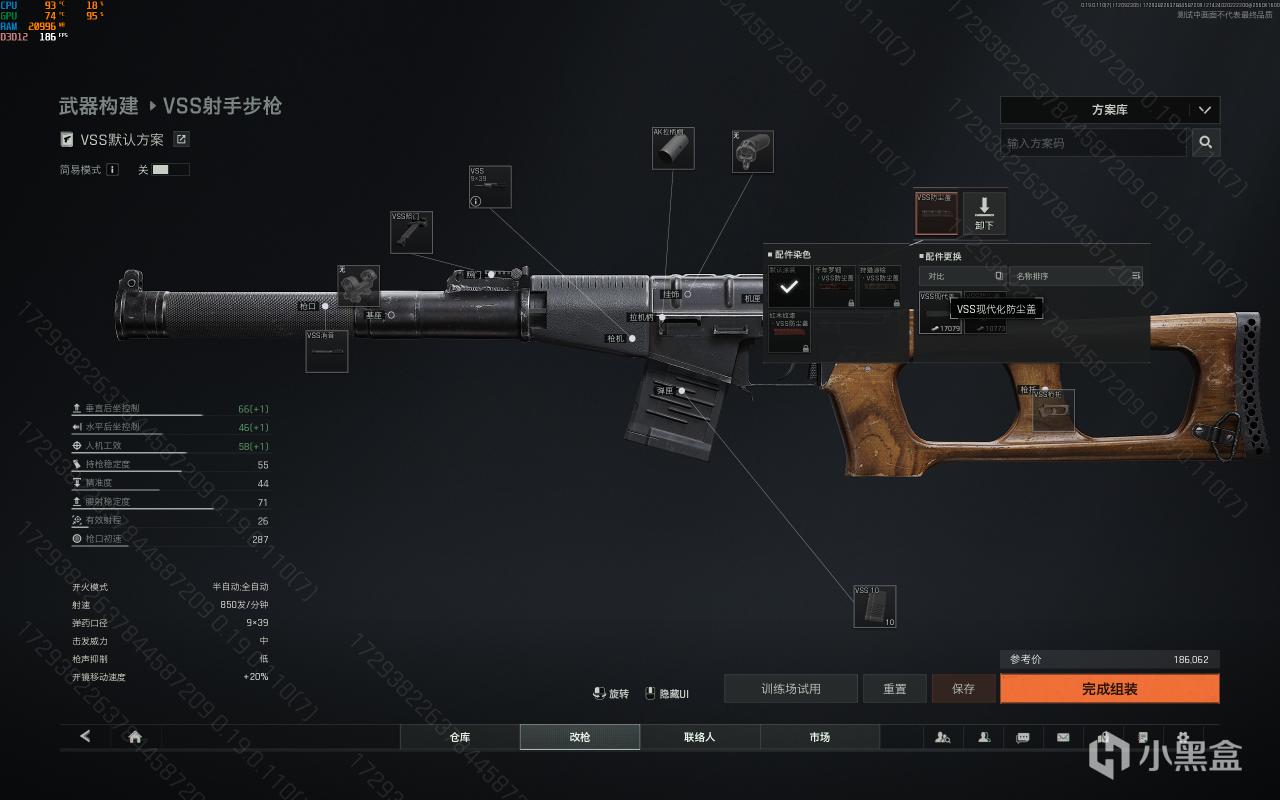Screen dimensions: 1280x800
Task: Select the VSS现代化防尘盖 part tile
Action: (x=940, y=312)
